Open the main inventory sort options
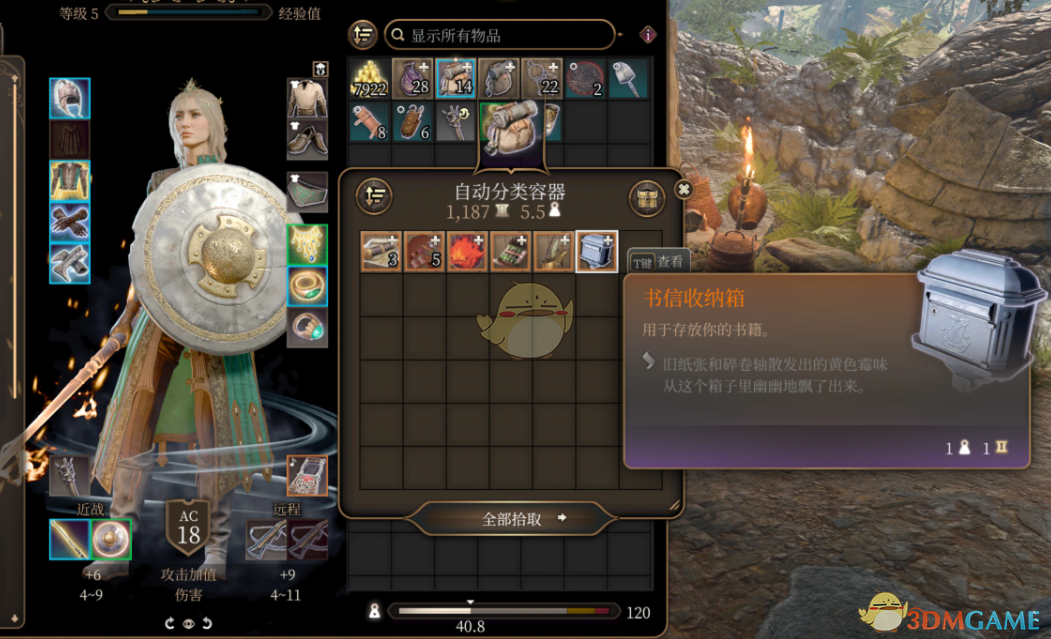1051x639 pixels. [x=363, y=35]
